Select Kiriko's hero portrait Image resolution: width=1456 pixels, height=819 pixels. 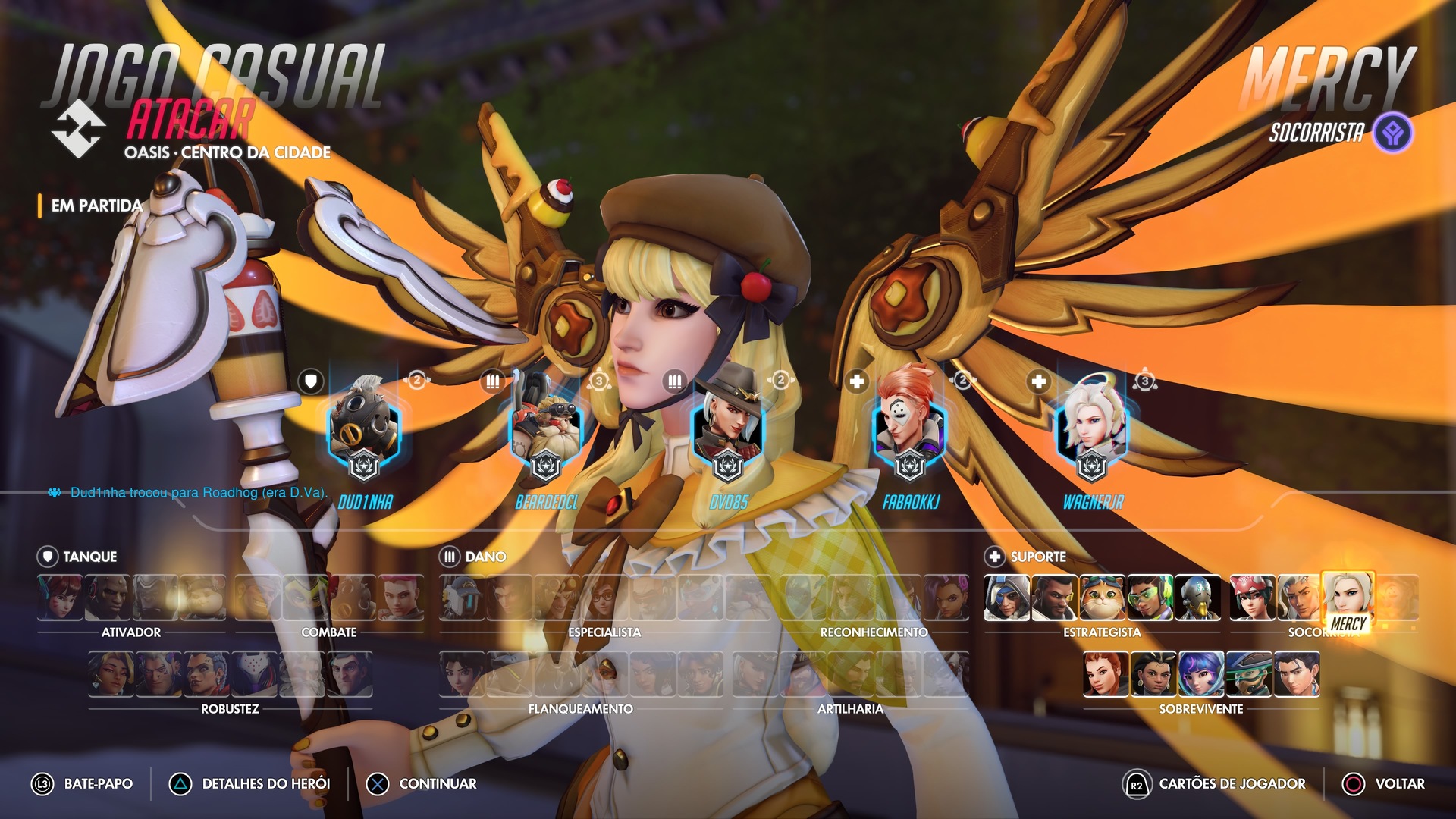point(1253,598)
